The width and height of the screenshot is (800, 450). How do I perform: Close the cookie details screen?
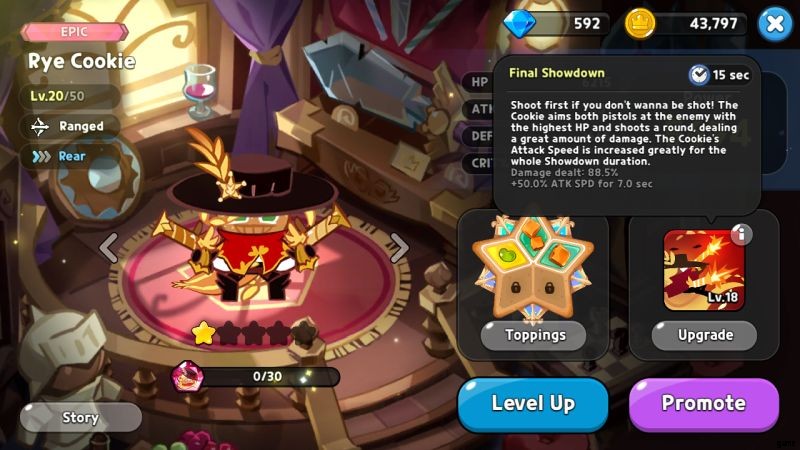tap(775, 23)
